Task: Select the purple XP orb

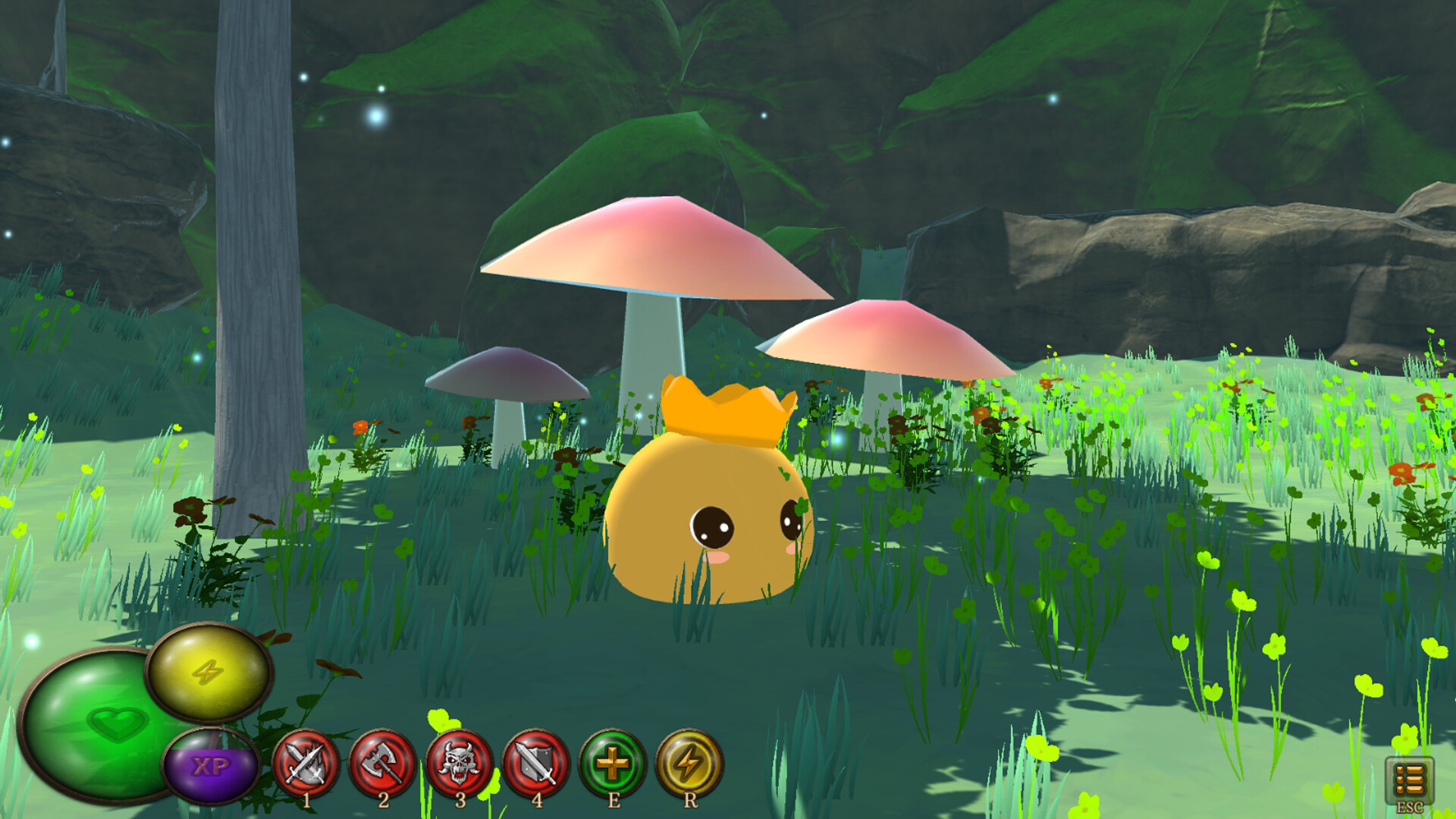Action: click(212, 764)
